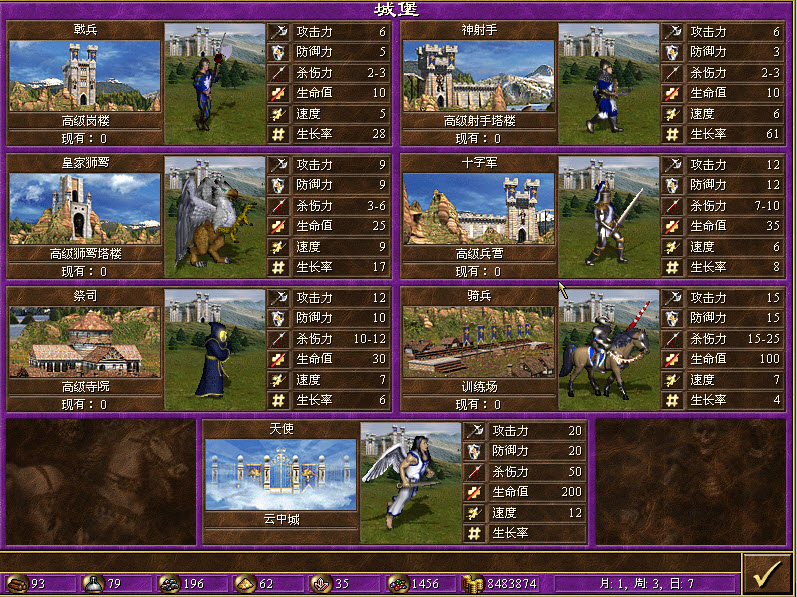This screenshot has width=797, height=597.
Task: Select the 训练场 training grounds picture
Action: 479,342
